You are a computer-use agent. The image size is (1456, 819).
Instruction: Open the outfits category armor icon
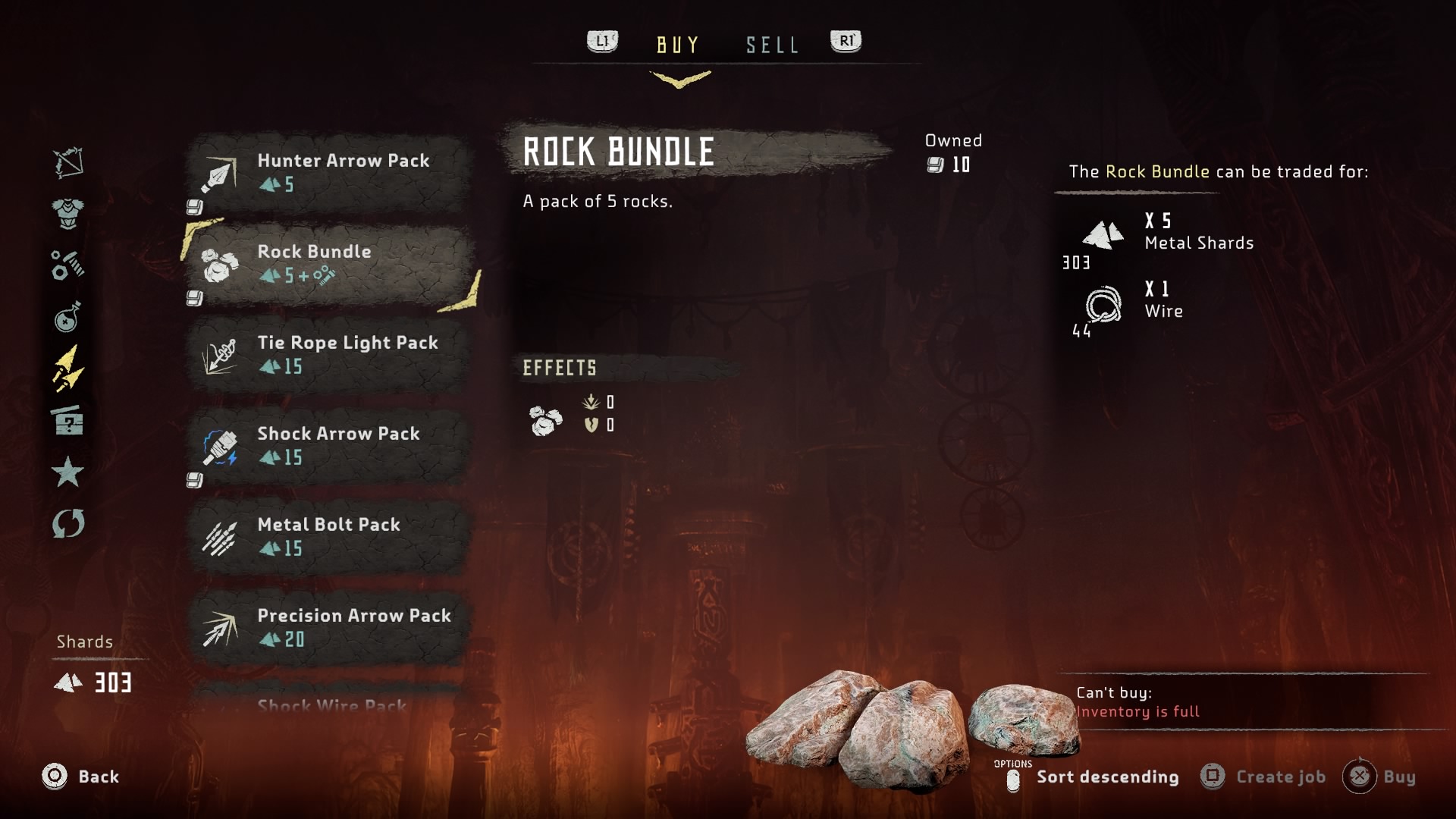68,213
